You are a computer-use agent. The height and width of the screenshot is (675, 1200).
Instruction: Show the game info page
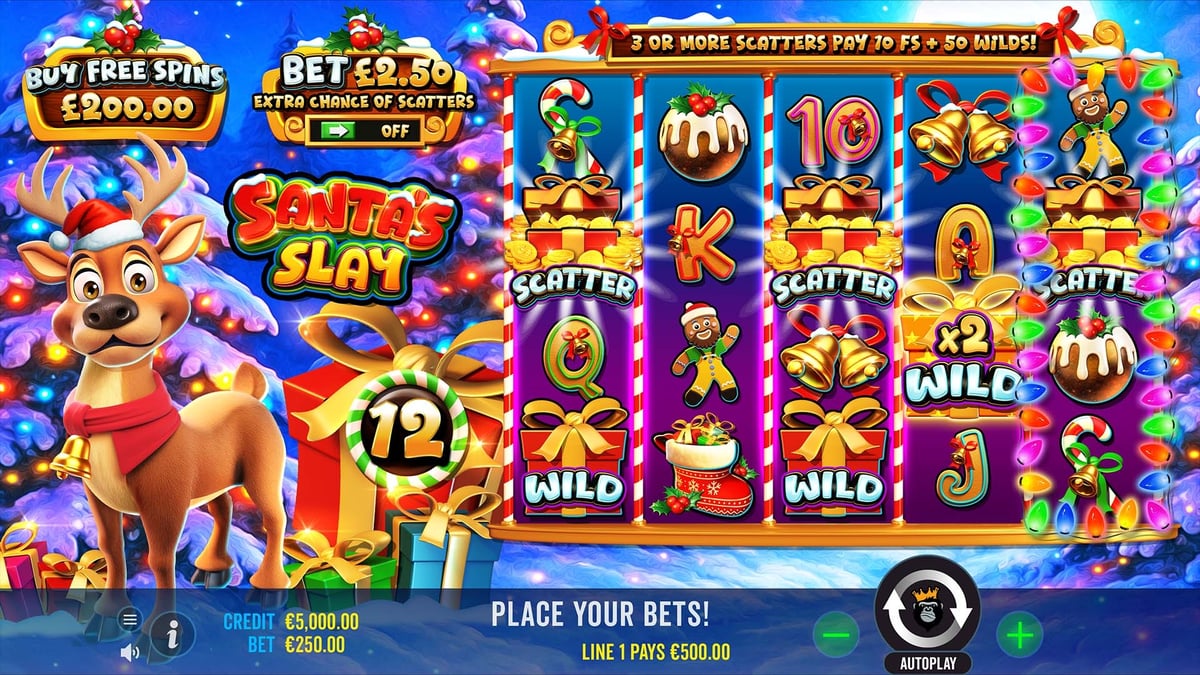tap(173, 632)
